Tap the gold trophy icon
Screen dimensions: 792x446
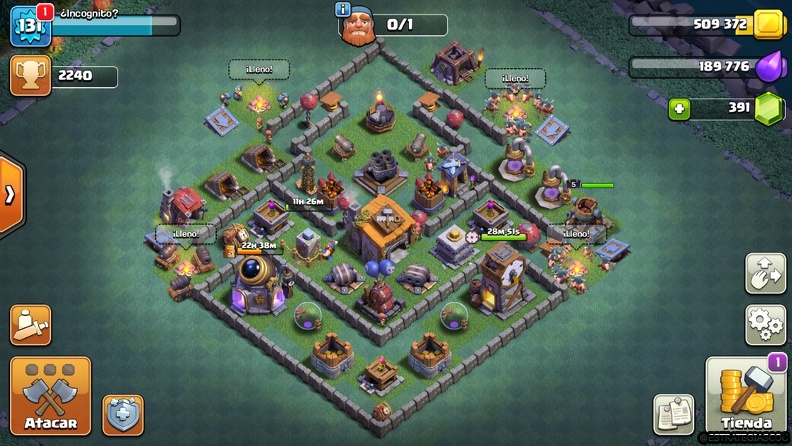click(x=30, y=76)
